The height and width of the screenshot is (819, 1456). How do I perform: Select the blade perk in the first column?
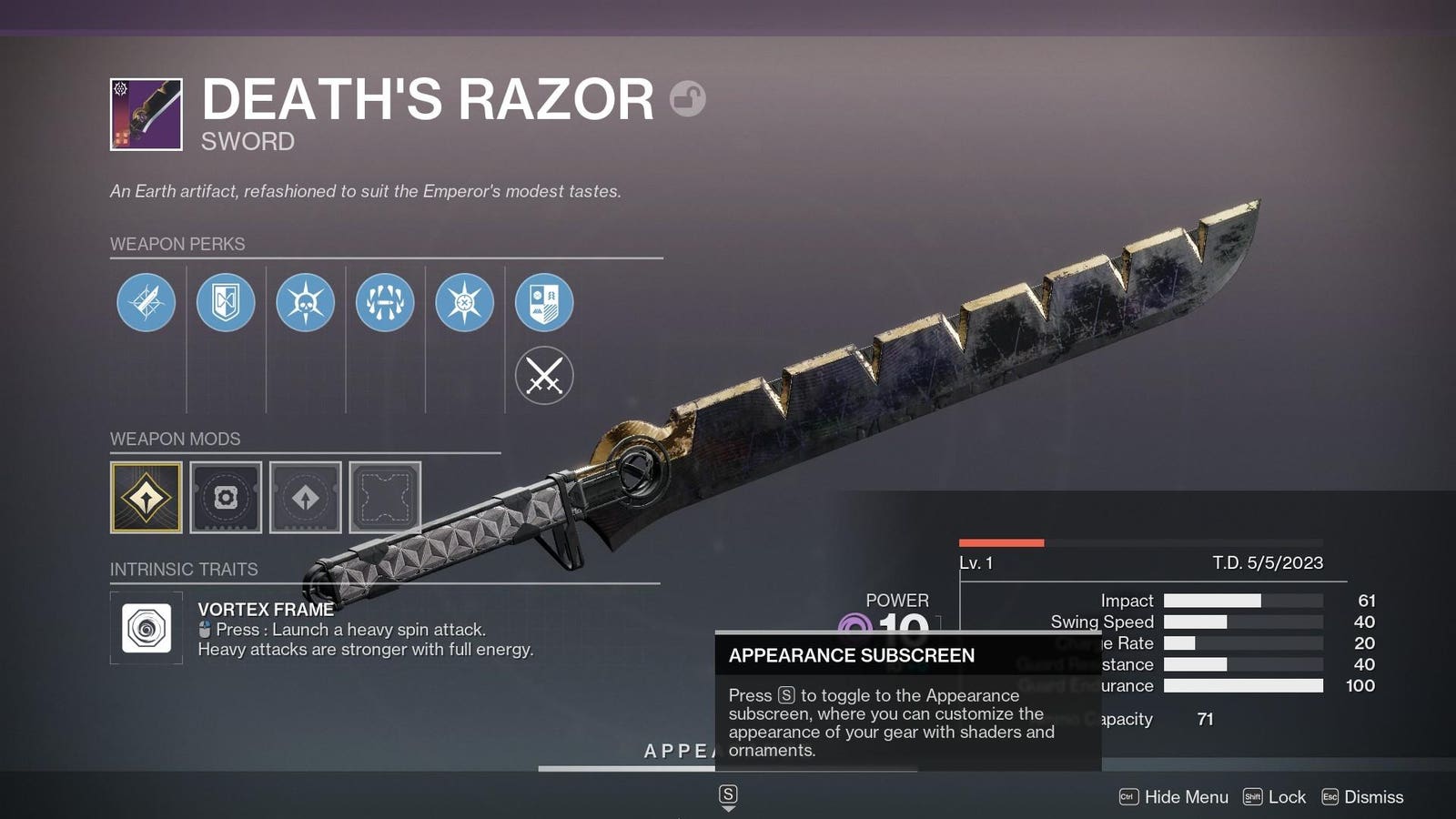[146, 302]
